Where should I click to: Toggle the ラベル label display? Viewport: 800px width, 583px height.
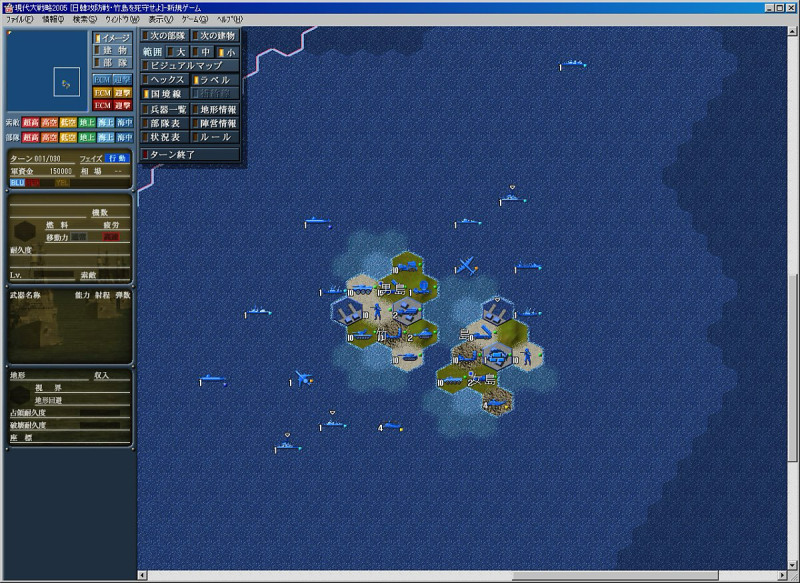215,79
